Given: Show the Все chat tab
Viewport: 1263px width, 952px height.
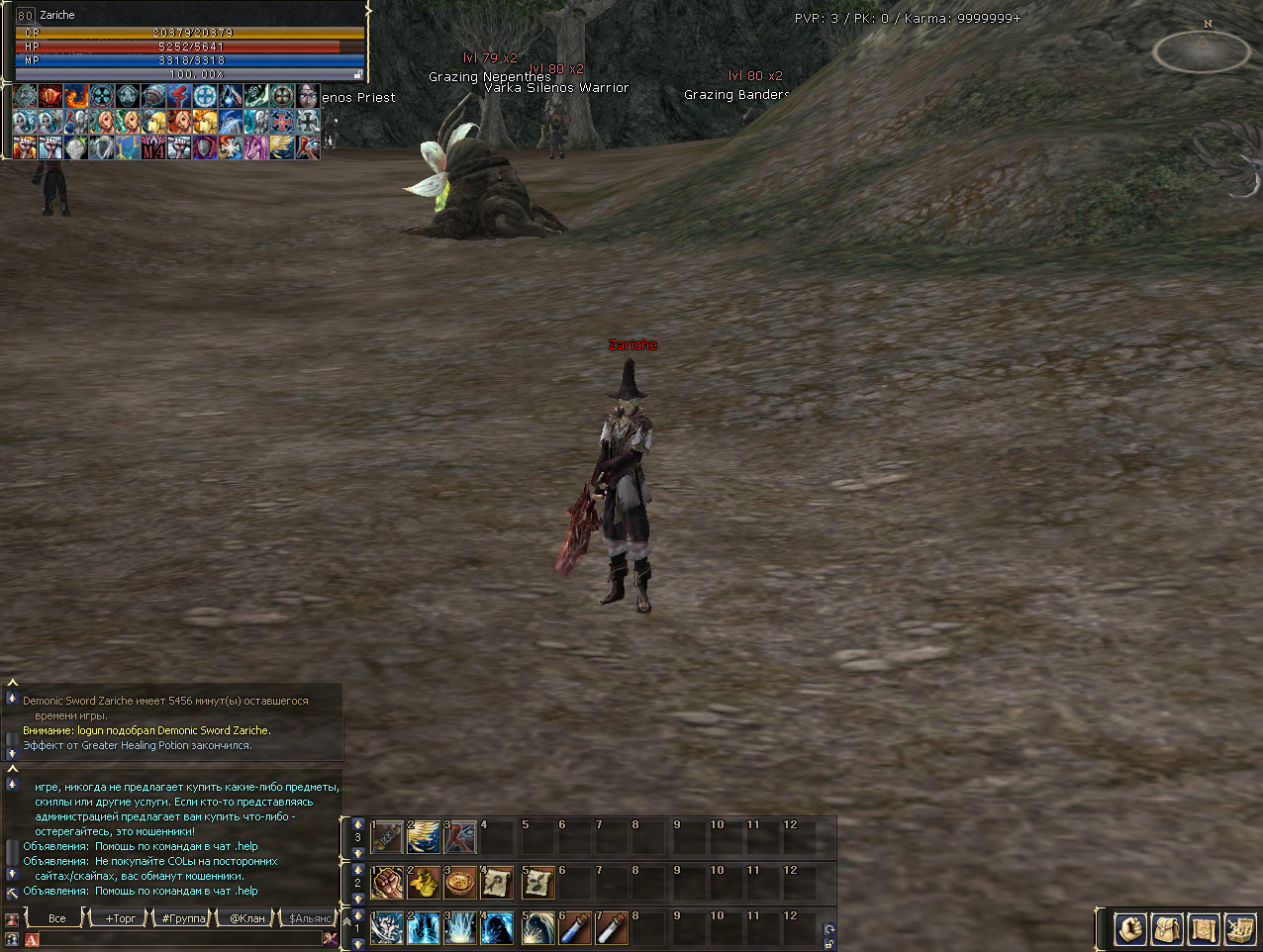Looking at the screenshot, I should [57, 918].
